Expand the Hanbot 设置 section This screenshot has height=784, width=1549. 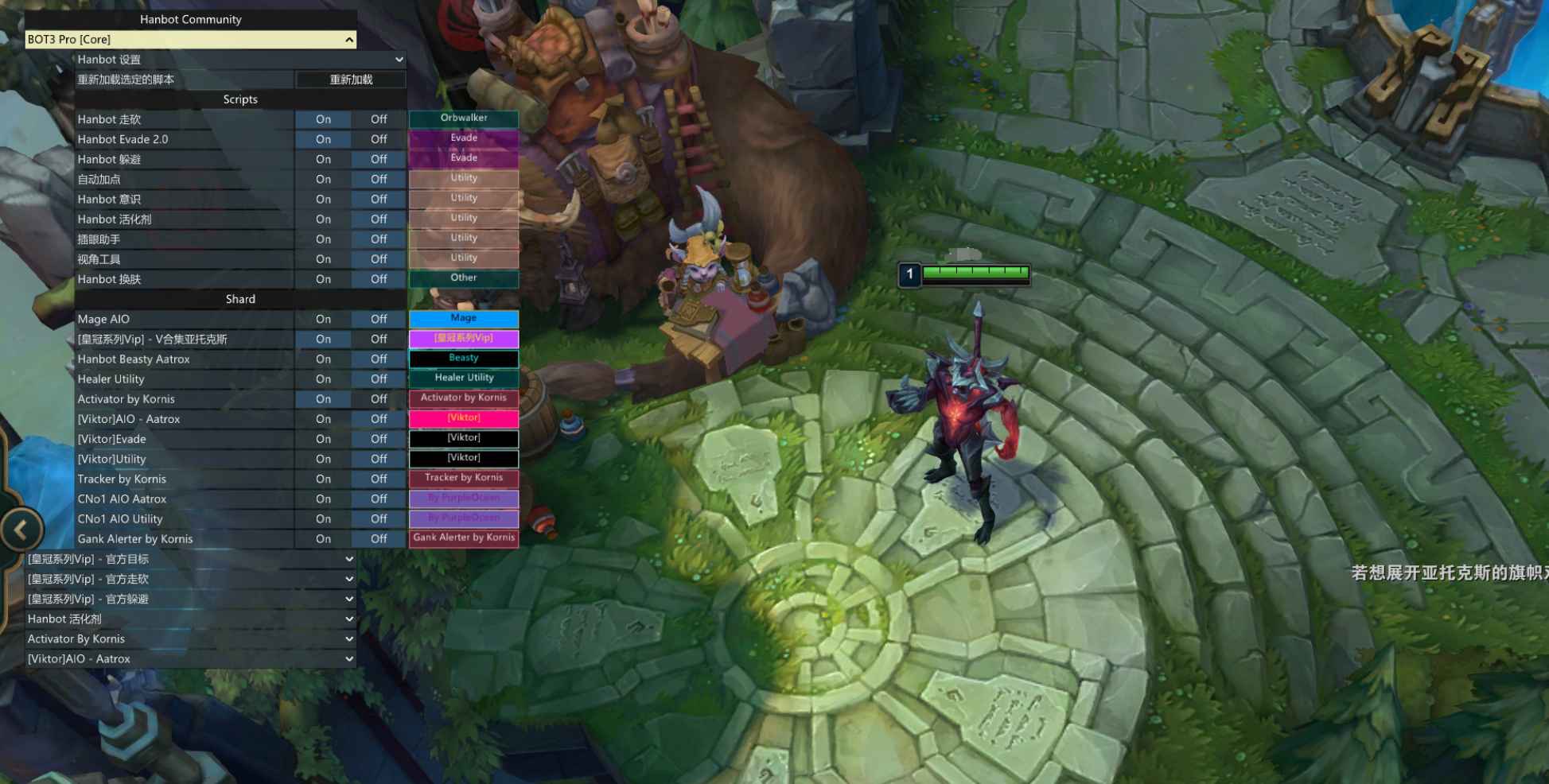coord(399,60)
